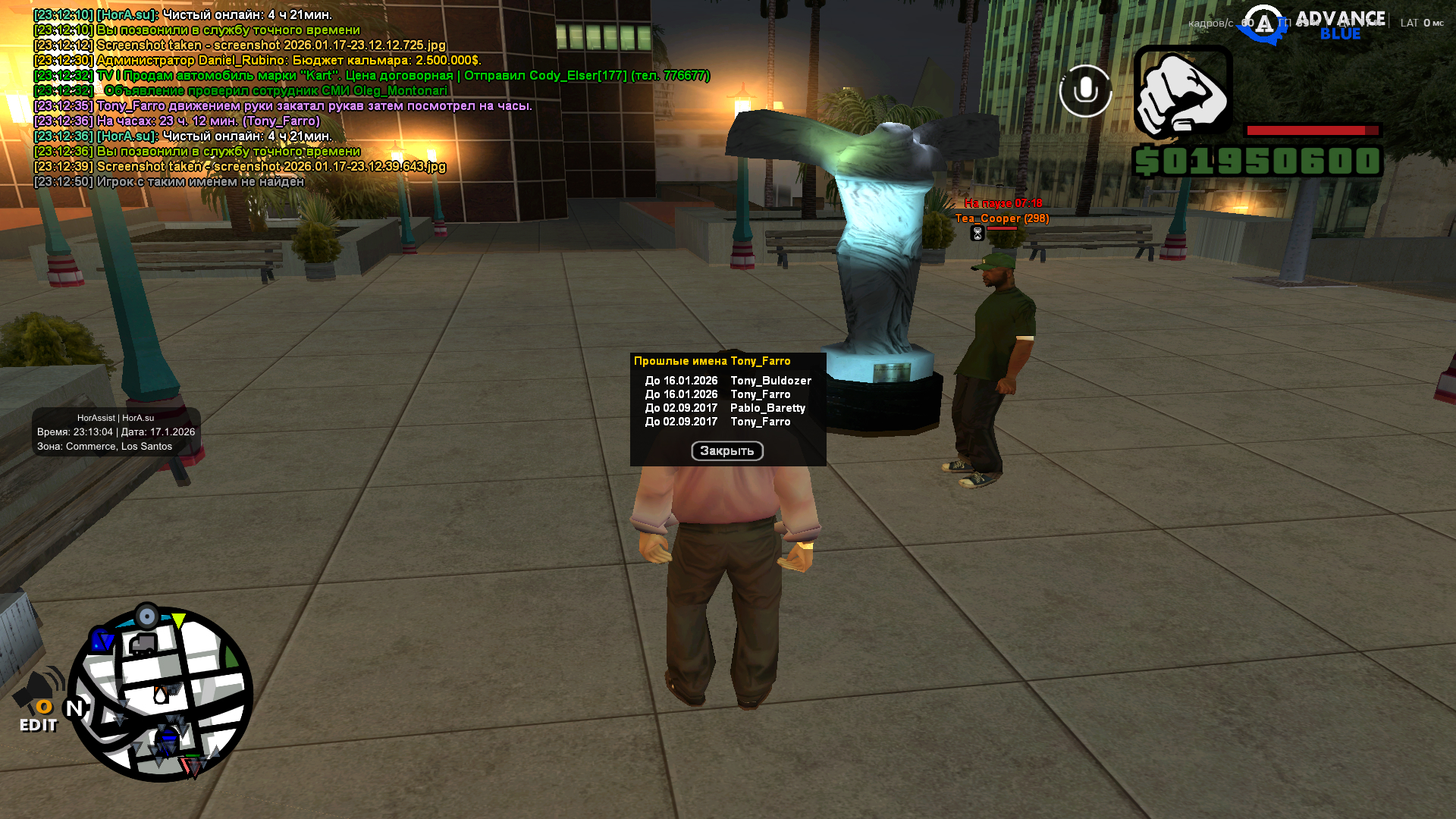
Task: Click Tea_Cooper's player name tag
Action: pos(1002,218)
